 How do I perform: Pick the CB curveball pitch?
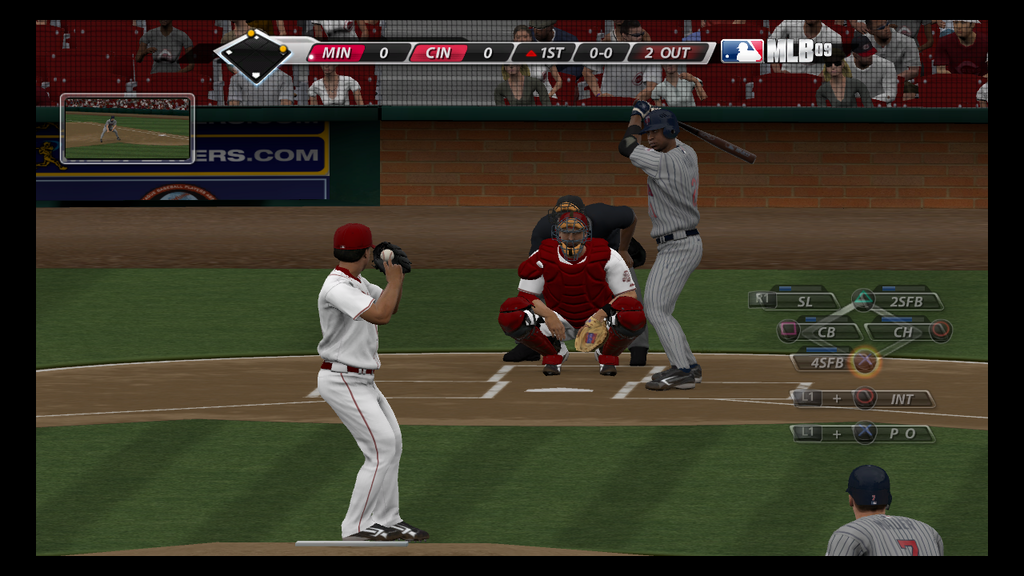click(x=825, y=331)
